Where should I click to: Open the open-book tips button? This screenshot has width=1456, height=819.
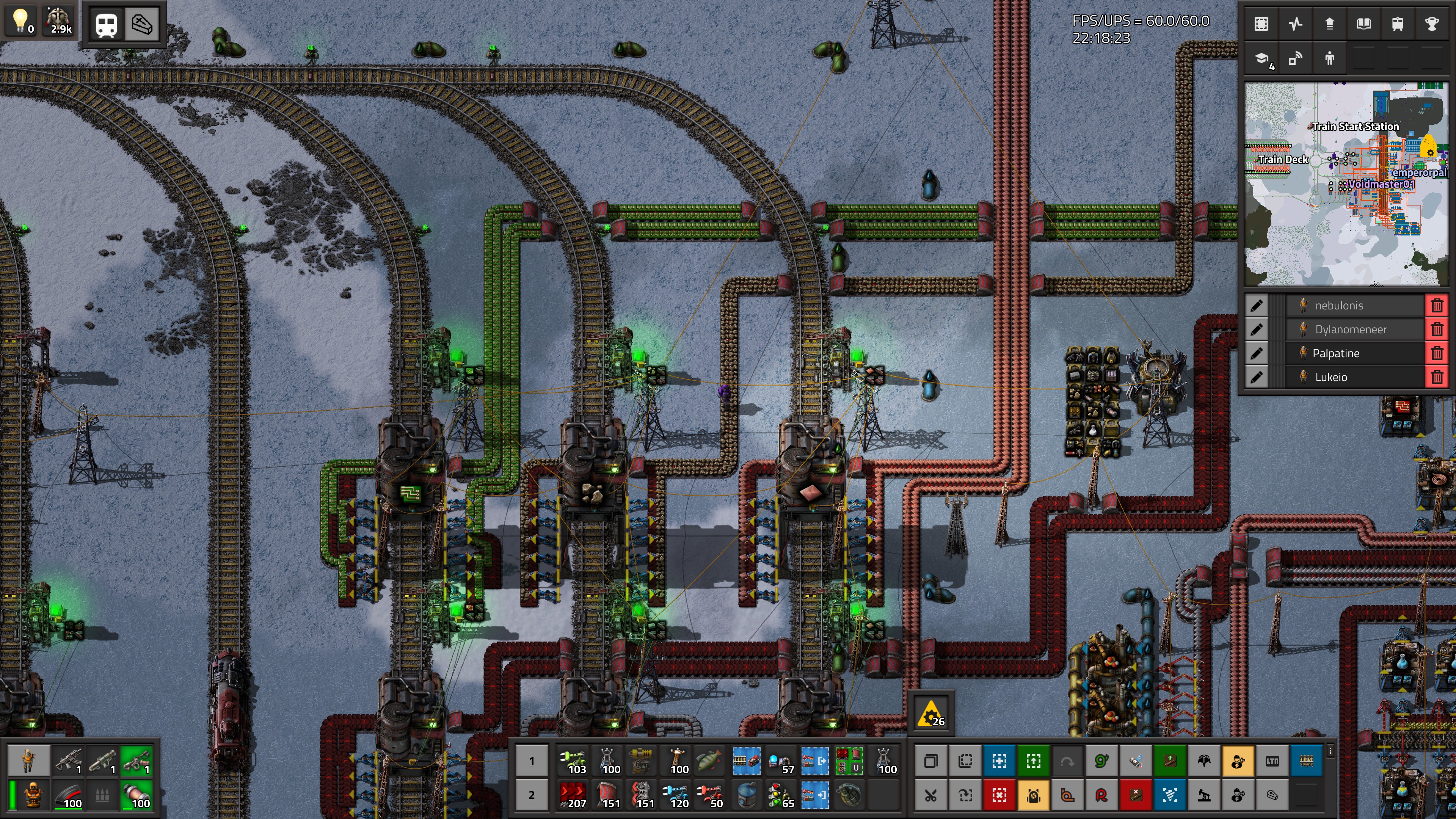pyautogui.click(x=1363, y=24)
